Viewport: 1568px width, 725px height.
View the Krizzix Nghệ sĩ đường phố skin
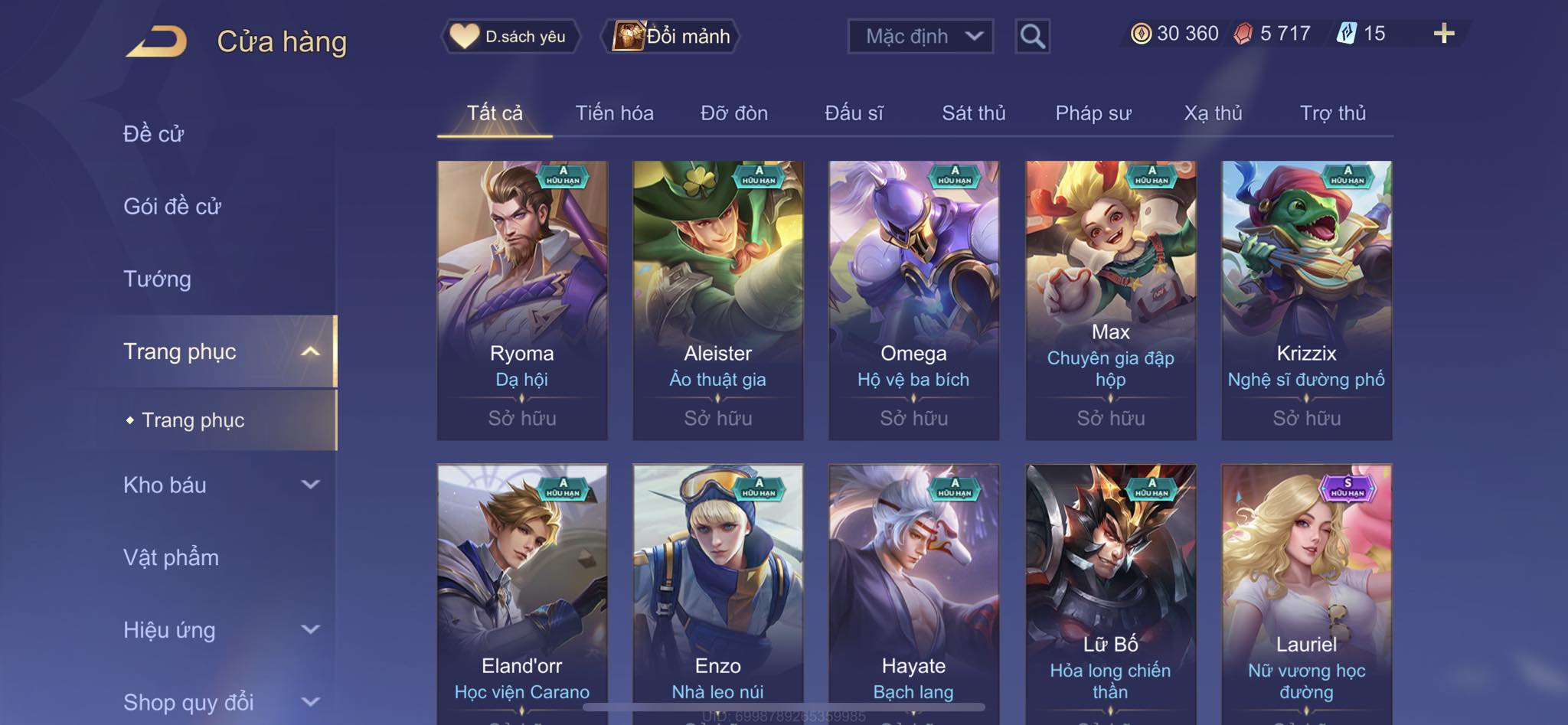tap(1306, 299)
